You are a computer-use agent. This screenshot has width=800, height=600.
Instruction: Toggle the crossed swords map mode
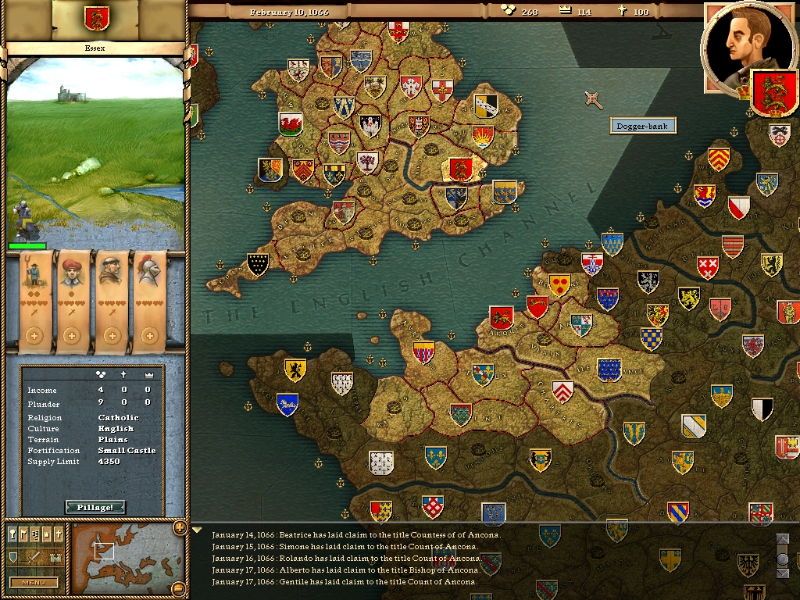point(34,556)
